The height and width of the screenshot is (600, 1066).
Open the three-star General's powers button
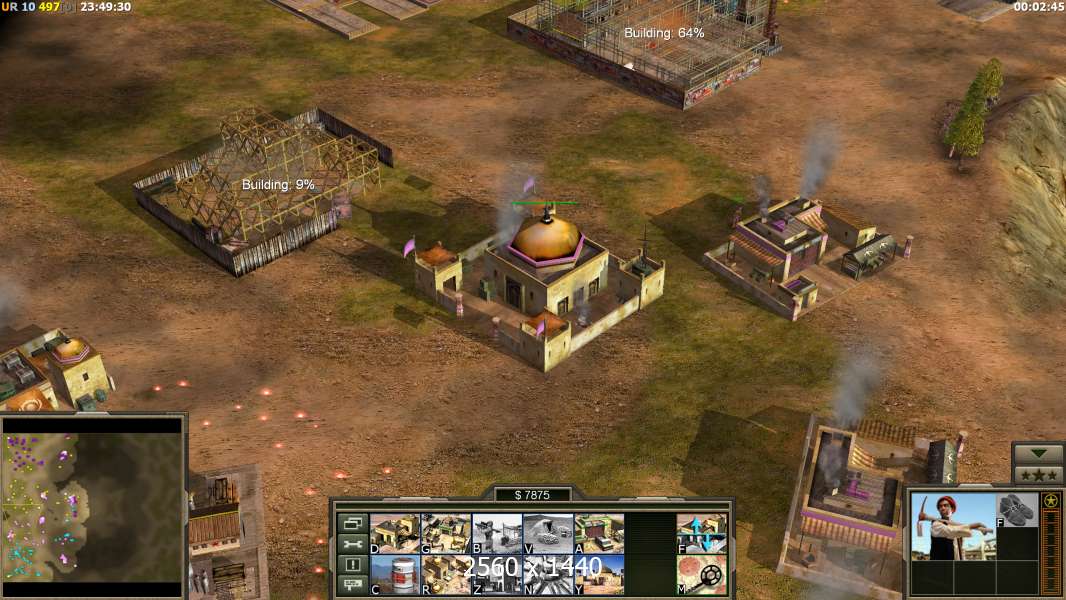[1038, 474]
